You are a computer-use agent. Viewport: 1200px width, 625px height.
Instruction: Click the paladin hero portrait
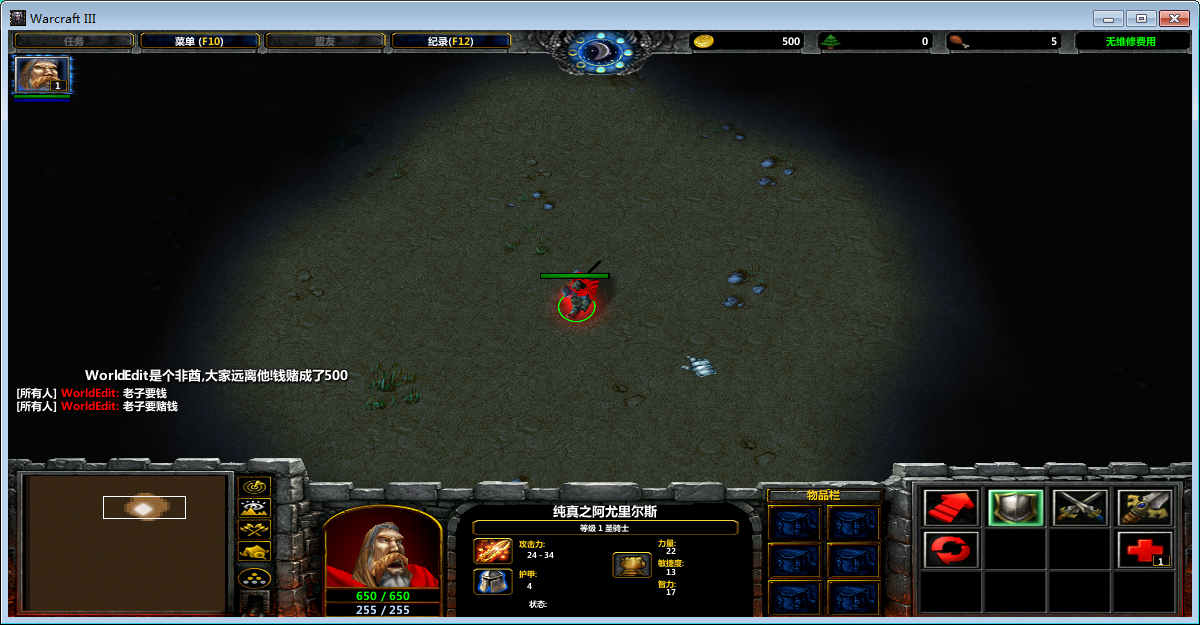(383, 548)
